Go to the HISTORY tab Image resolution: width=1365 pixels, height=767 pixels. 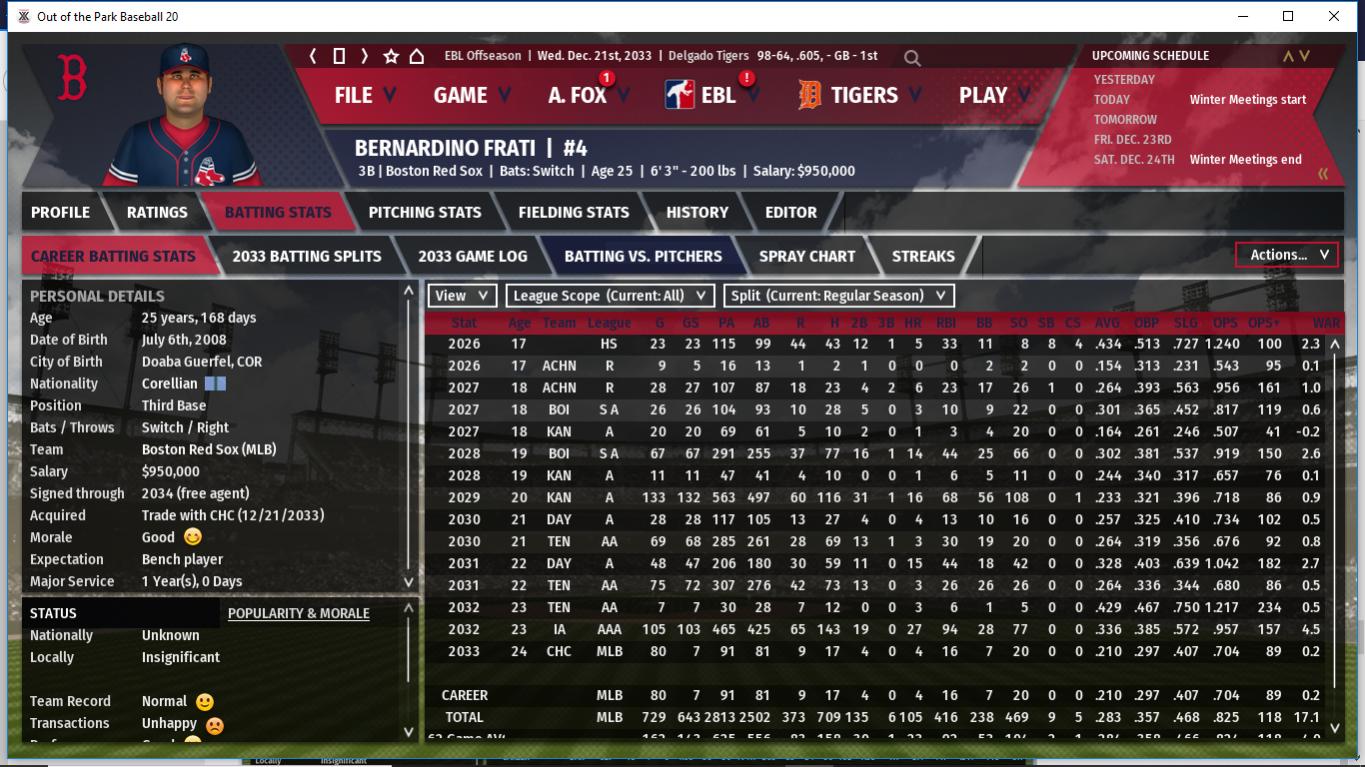(x=697, y=212)
